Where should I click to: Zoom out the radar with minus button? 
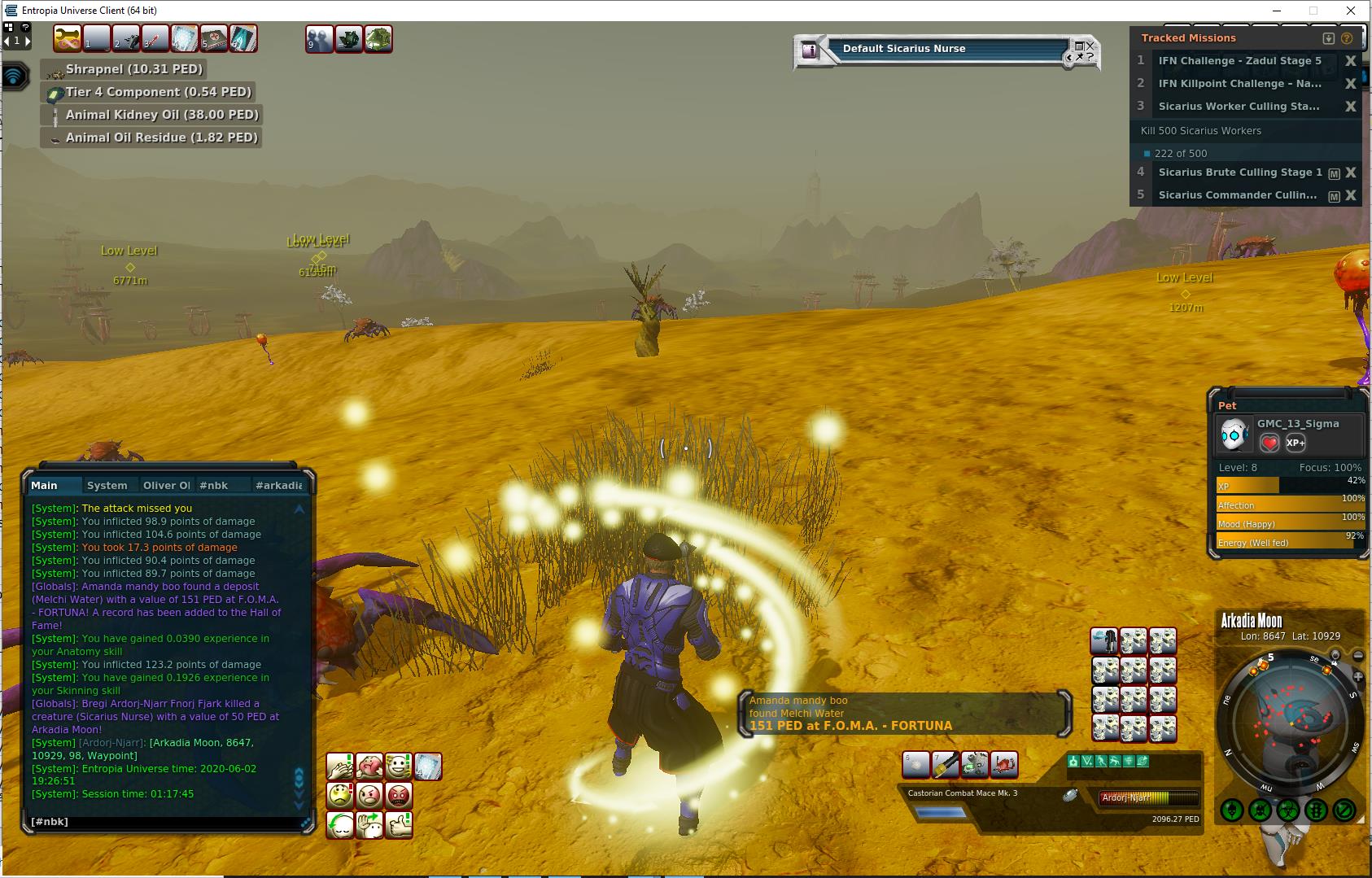(1358, 656)
